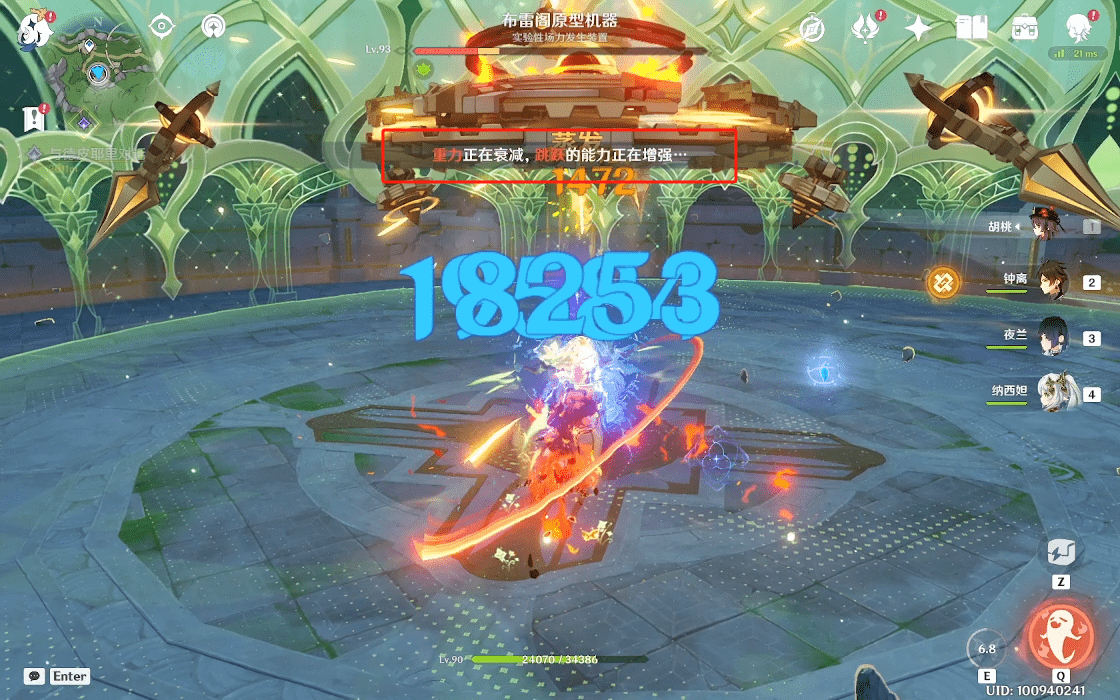Open the chat box
Image resolution: width=1120 pixels, height=700 pixels.
(x=36, y=676)
